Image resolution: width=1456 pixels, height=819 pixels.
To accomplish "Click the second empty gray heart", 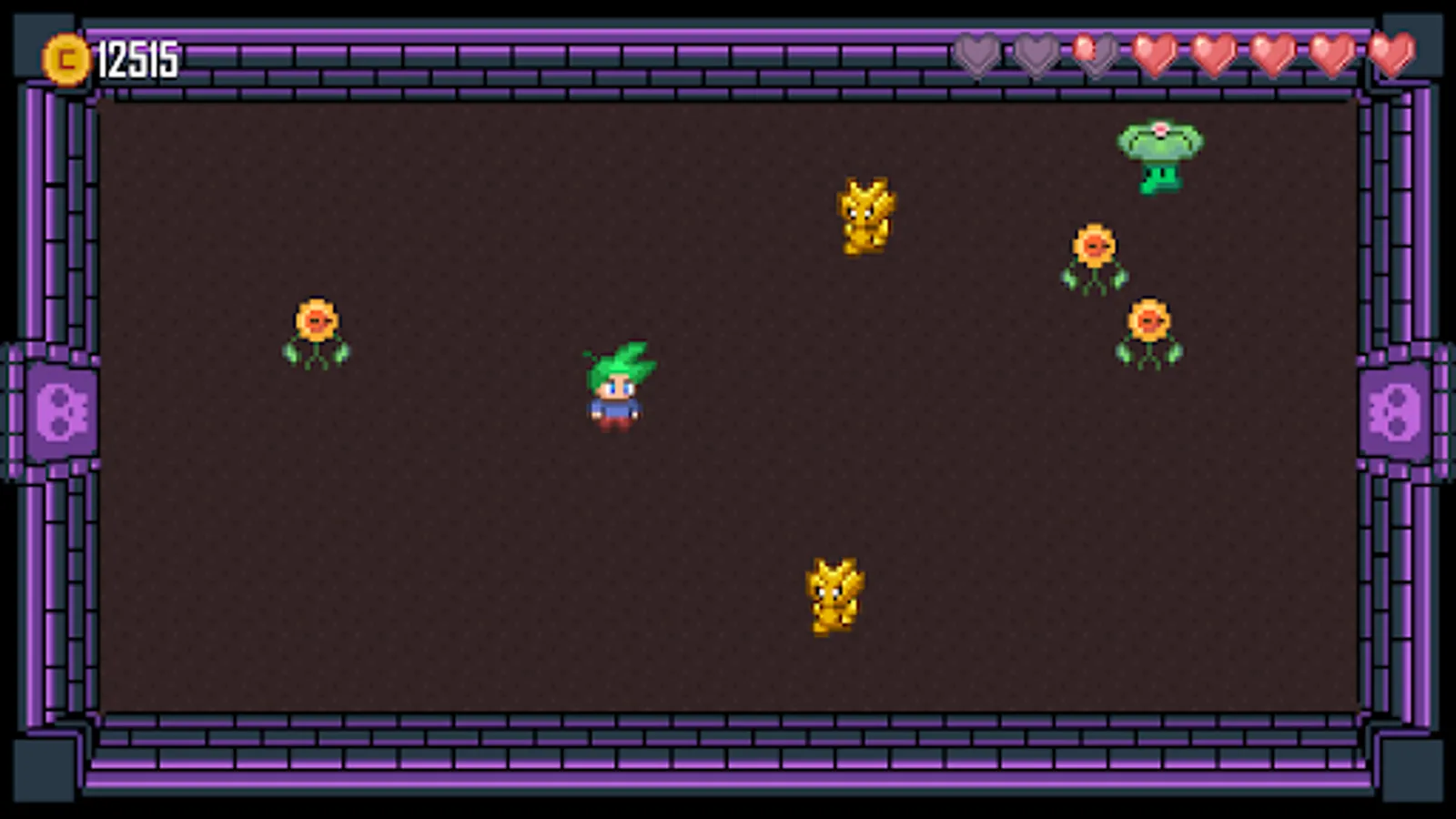I will coord(1036,56).
